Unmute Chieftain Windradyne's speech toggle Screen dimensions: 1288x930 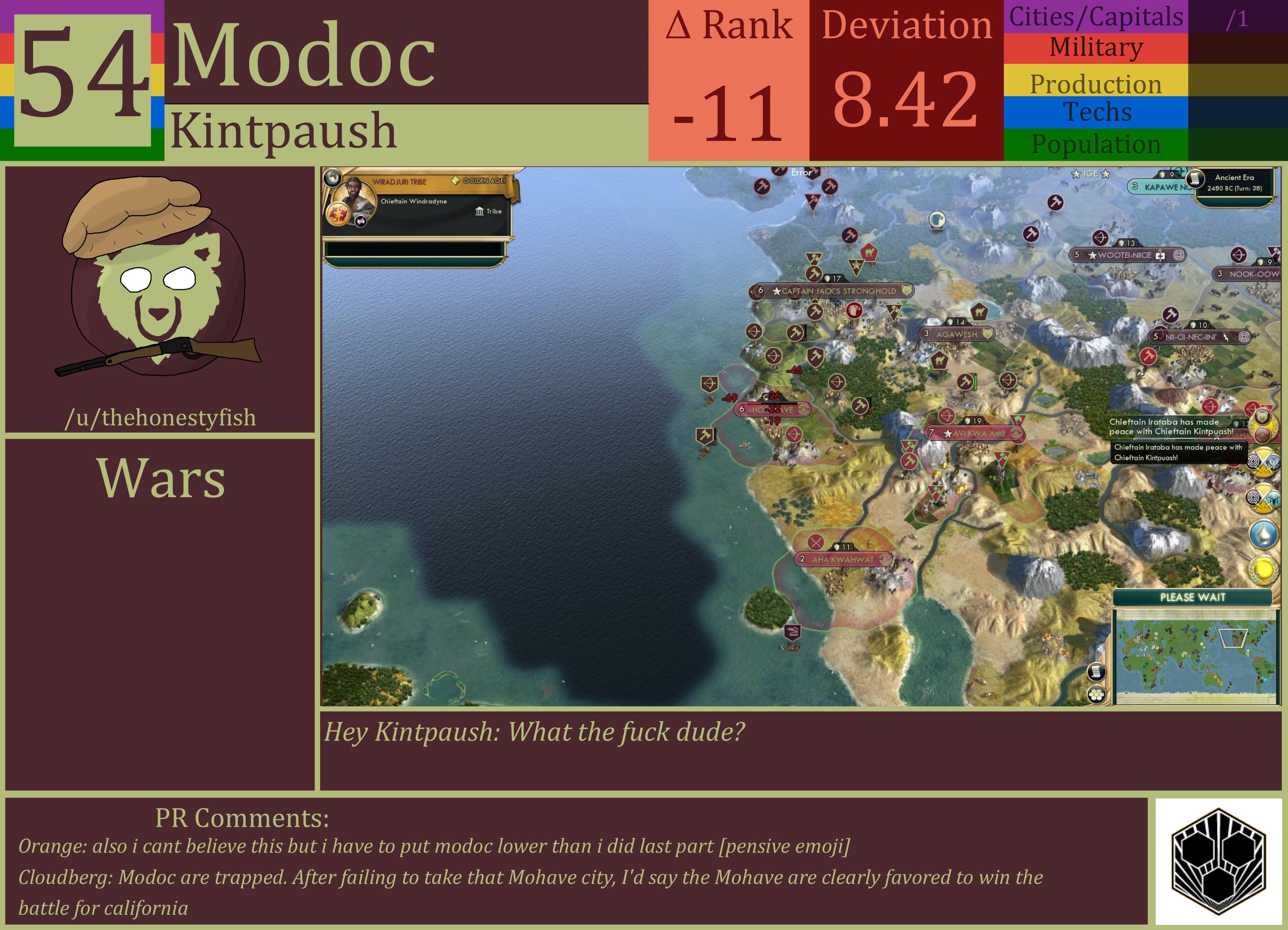(x=361, y=222)
